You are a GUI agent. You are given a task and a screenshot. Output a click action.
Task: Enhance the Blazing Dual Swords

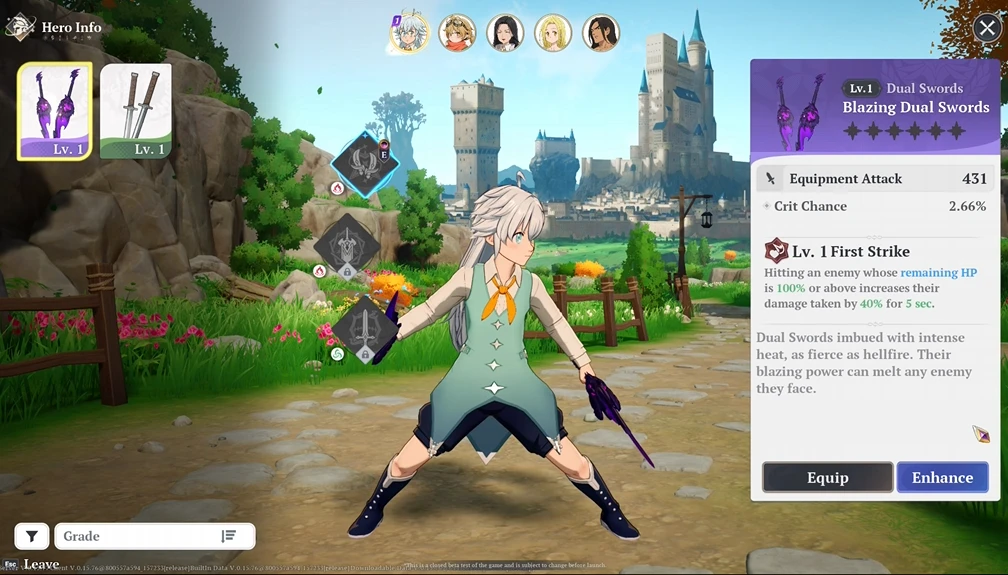coord(942,477)
